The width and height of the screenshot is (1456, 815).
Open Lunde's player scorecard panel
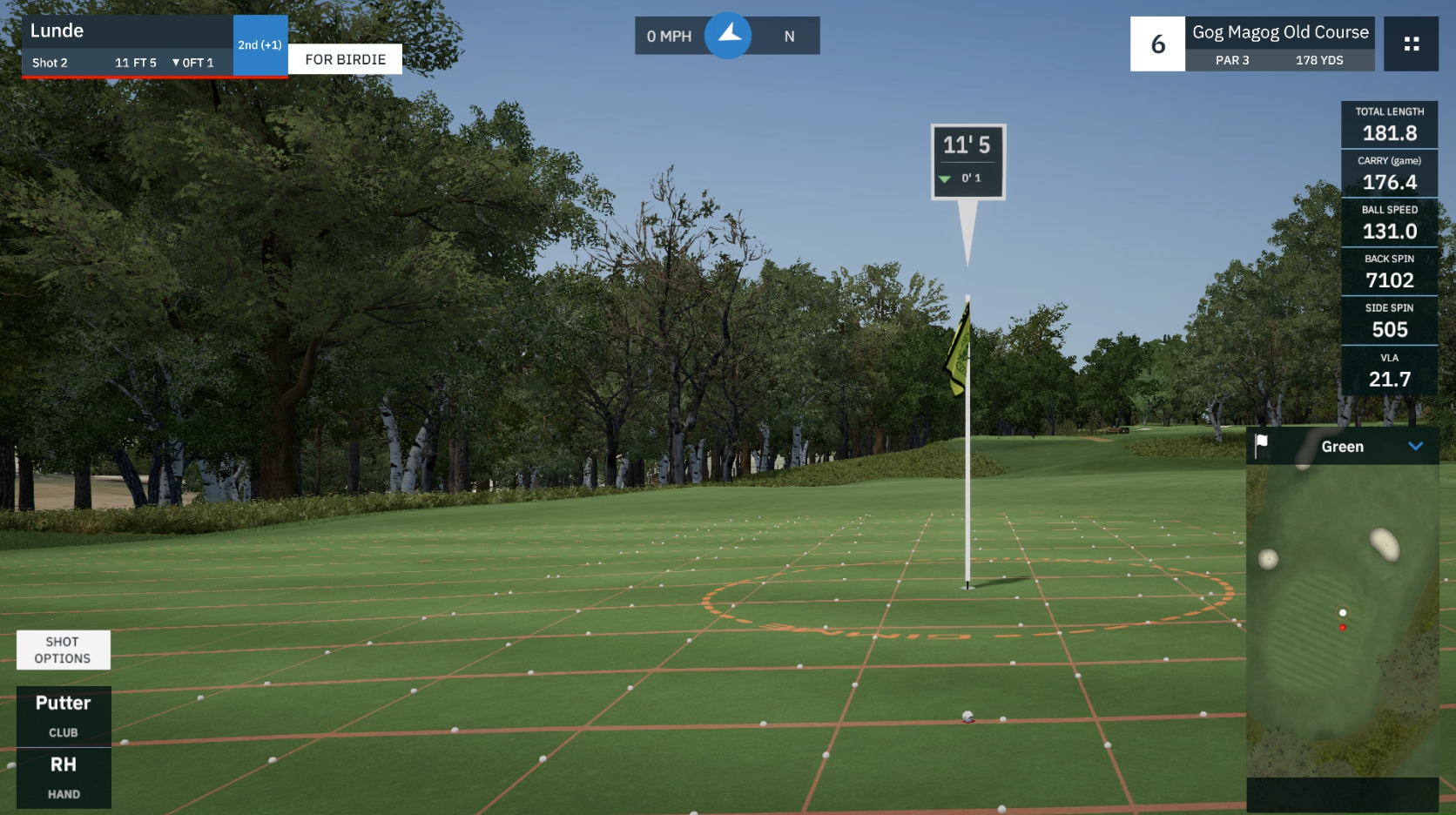click(x=127, y=45)
